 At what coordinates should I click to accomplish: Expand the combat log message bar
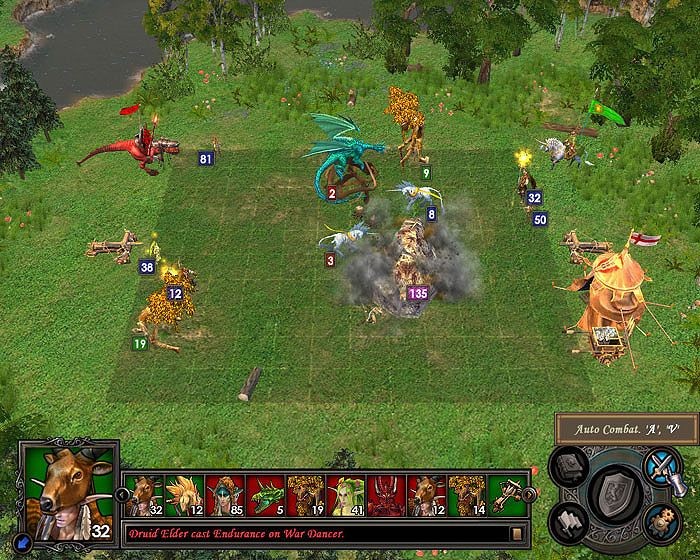(517, 534)
